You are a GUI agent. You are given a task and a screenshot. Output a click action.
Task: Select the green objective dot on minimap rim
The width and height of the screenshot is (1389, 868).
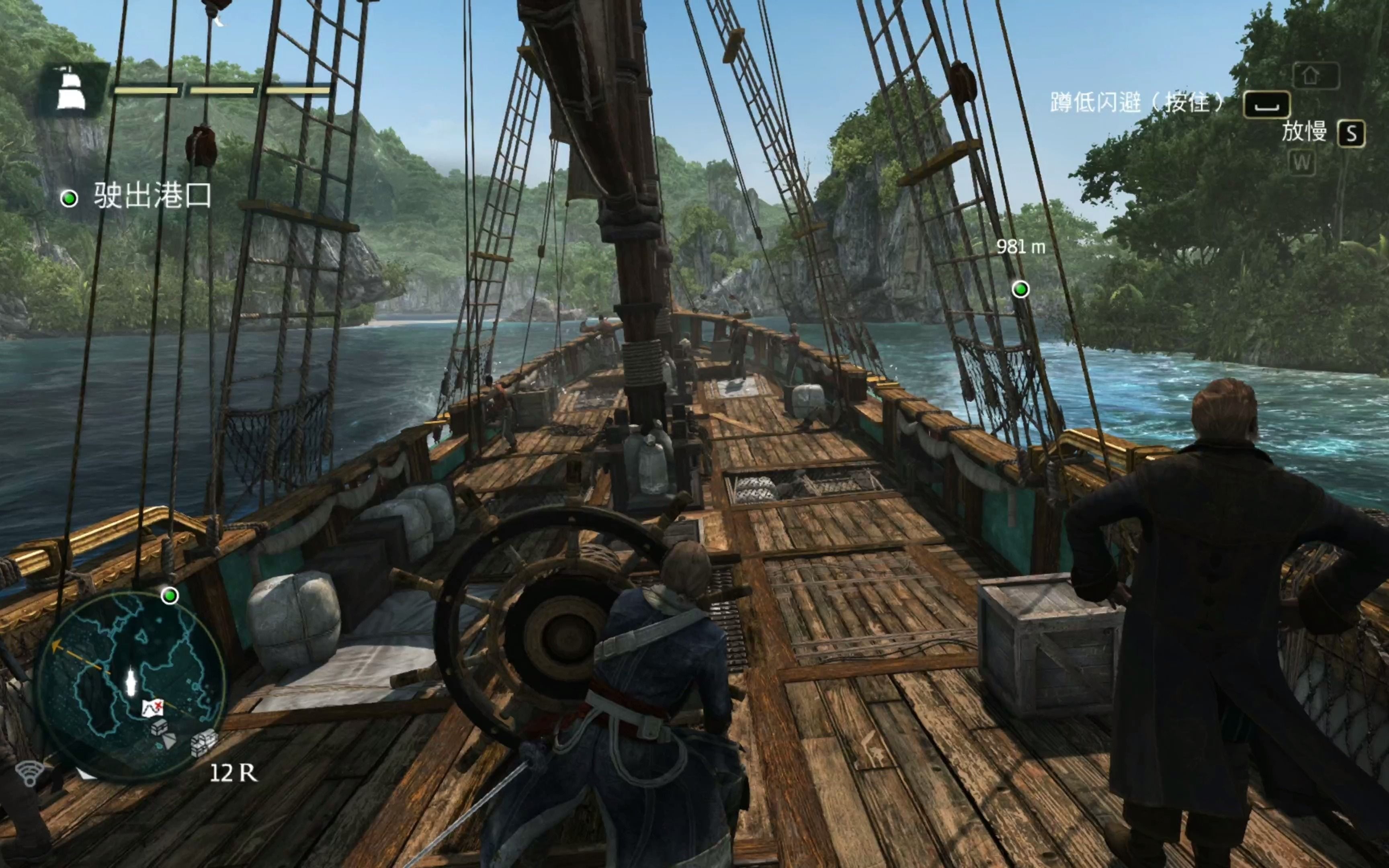pyautogui.click(x=169, y=596)
